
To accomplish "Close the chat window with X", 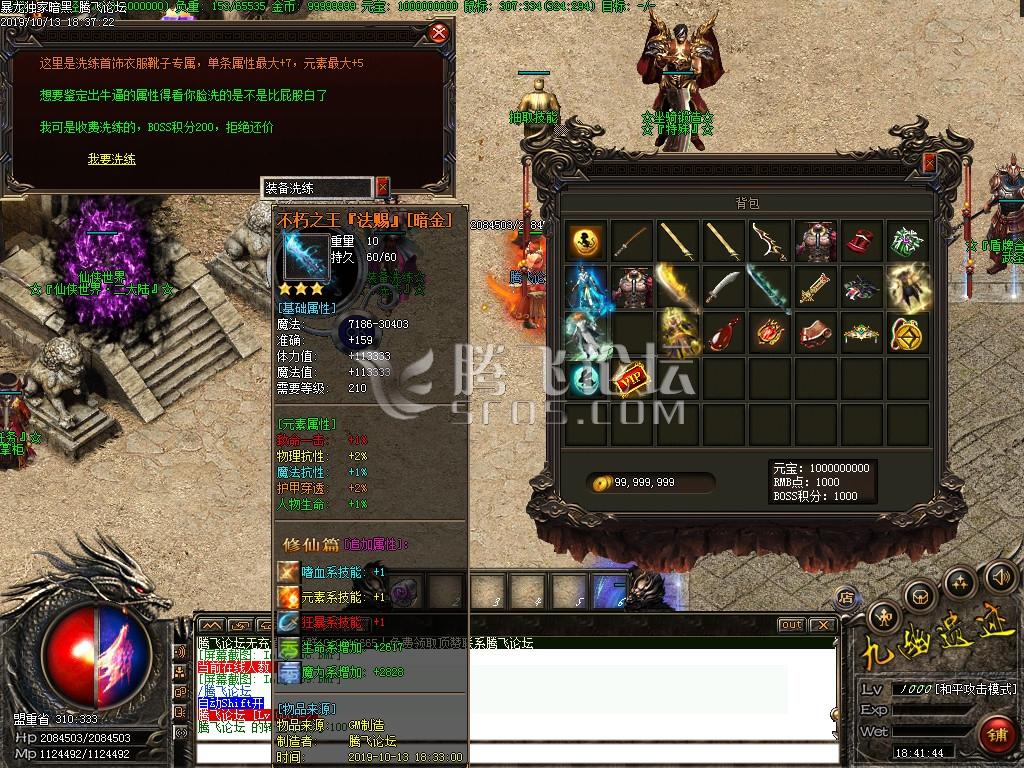I will pos(823,625).
